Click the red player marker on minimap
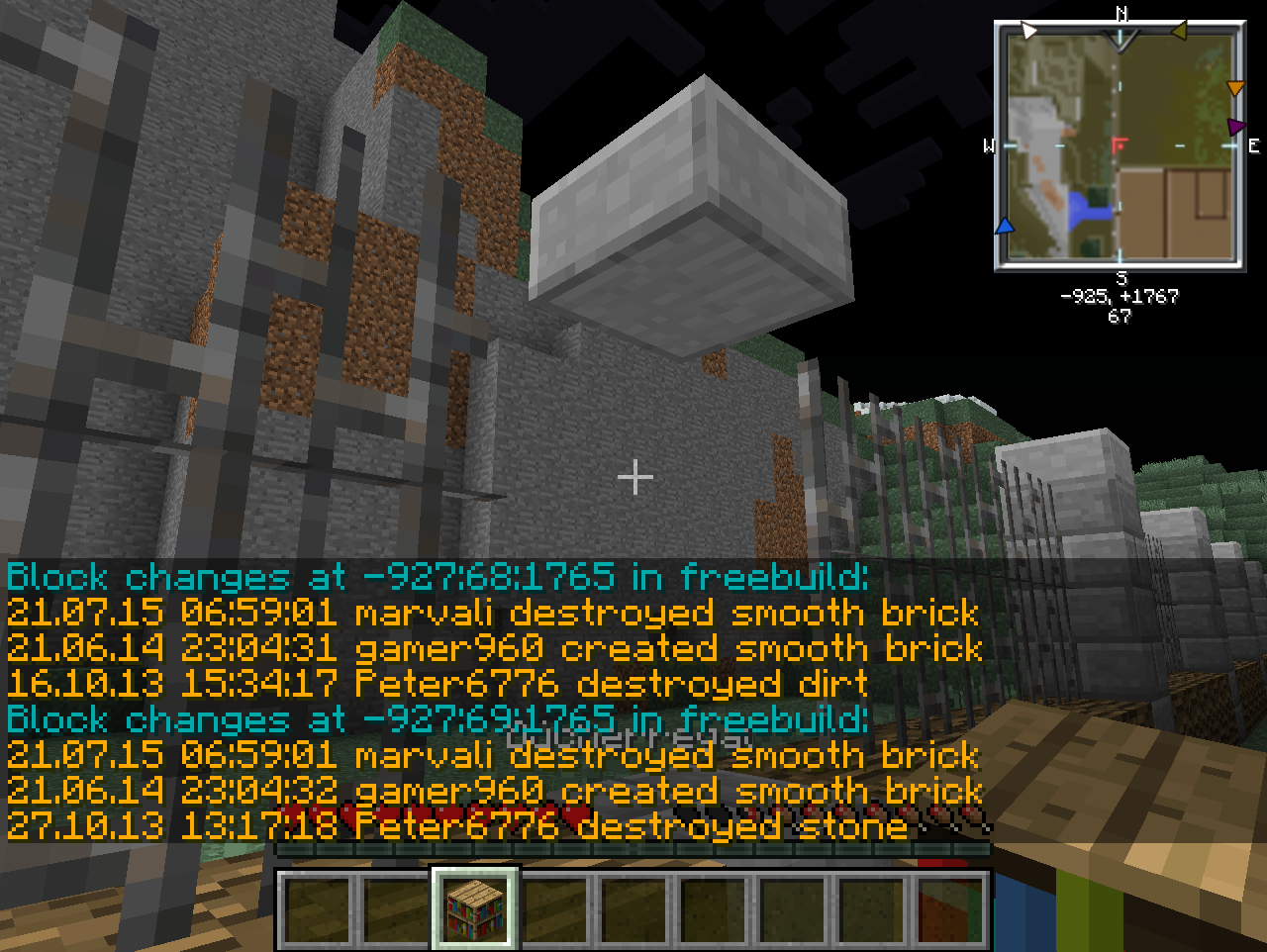 (1120, 146)
